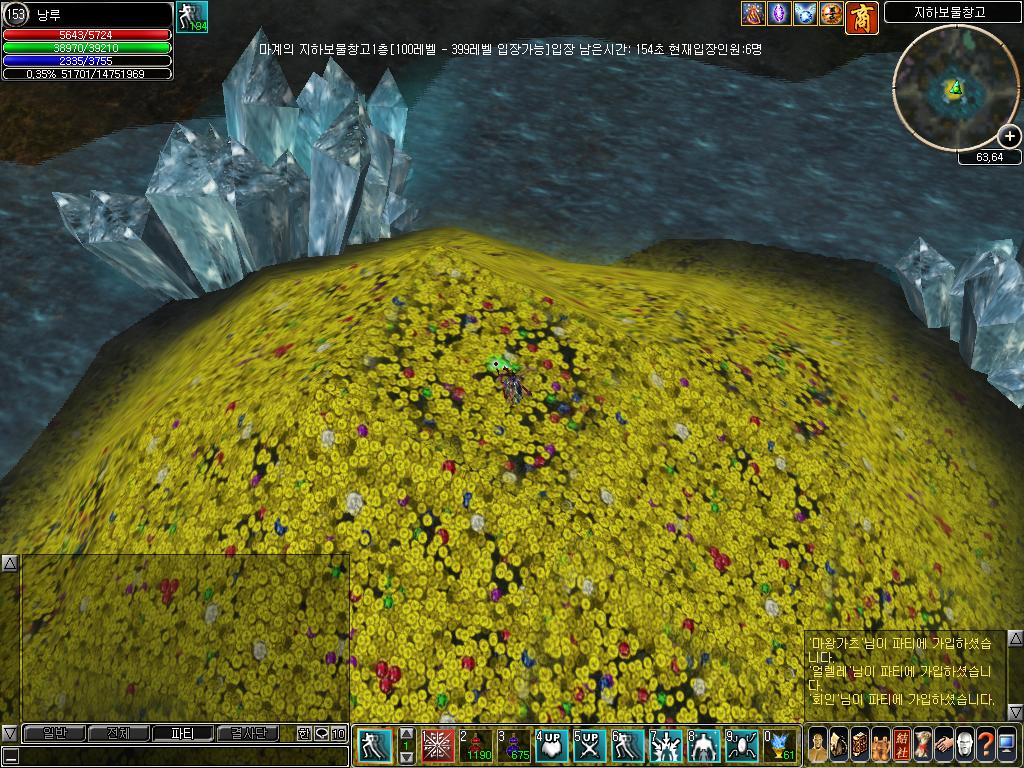Select the 파티 chat tab
Screen dimensions: 1024x768
(x=183, y=733)
